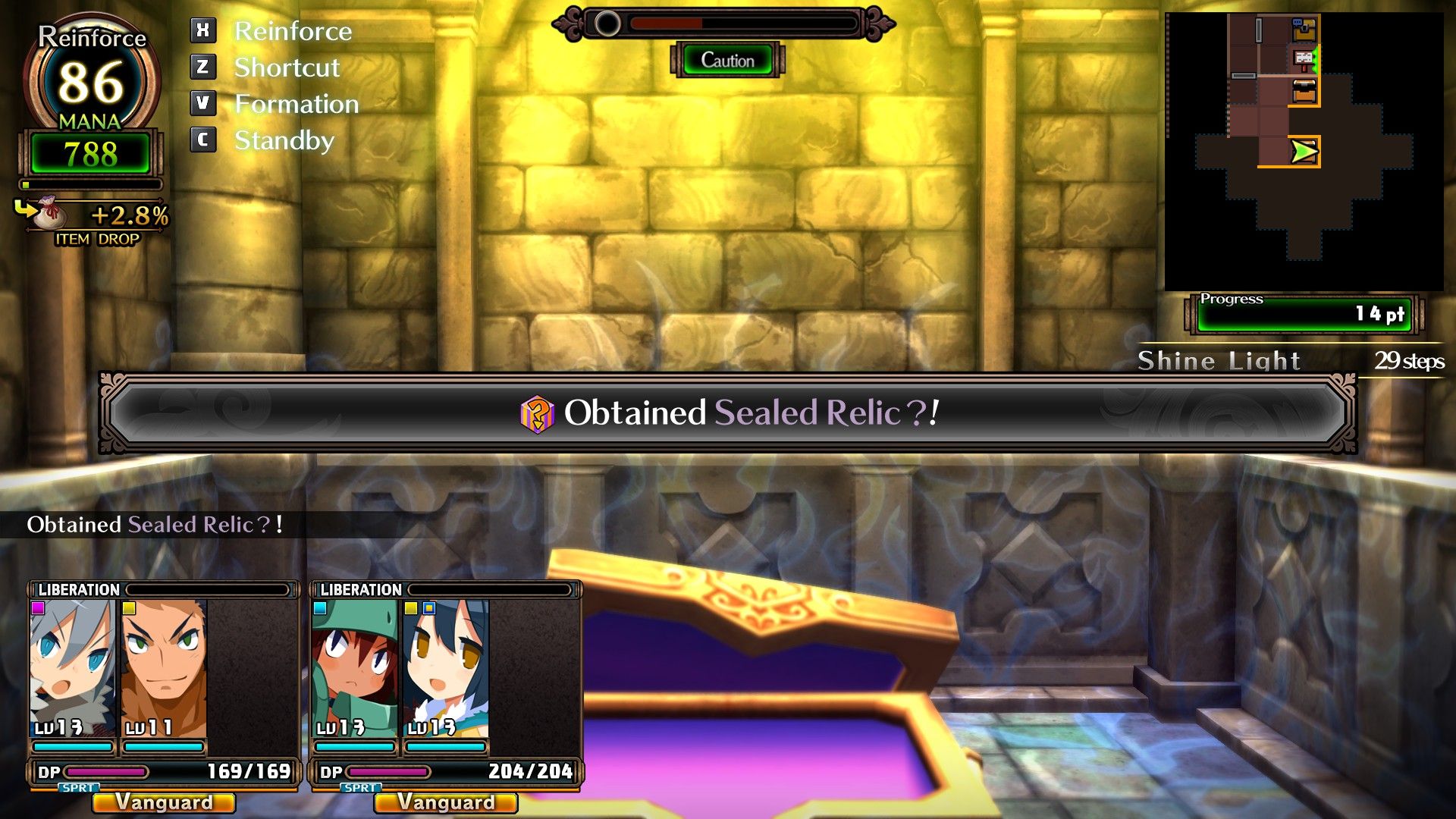Click the speech bubble marker on the minimap

pyautogui.click(x=1298, y=22)
